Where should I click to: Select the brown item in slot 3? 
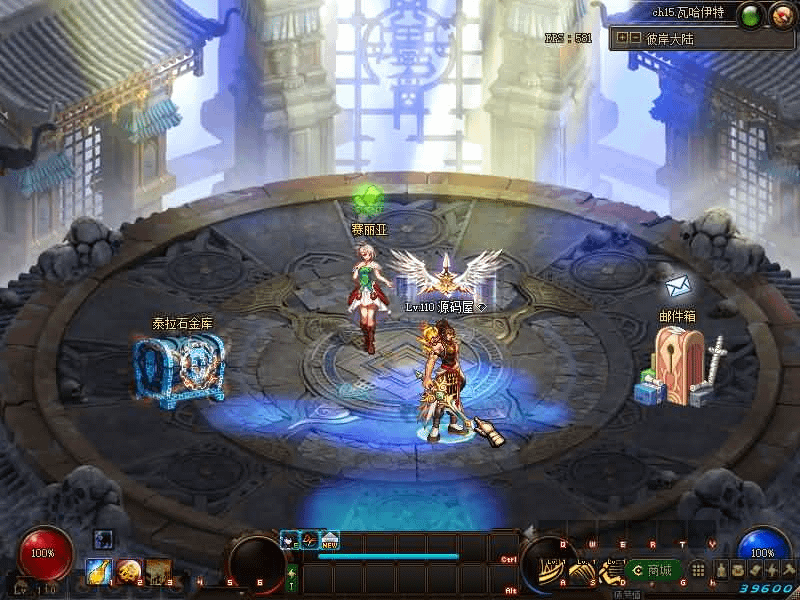click(158, 571)
